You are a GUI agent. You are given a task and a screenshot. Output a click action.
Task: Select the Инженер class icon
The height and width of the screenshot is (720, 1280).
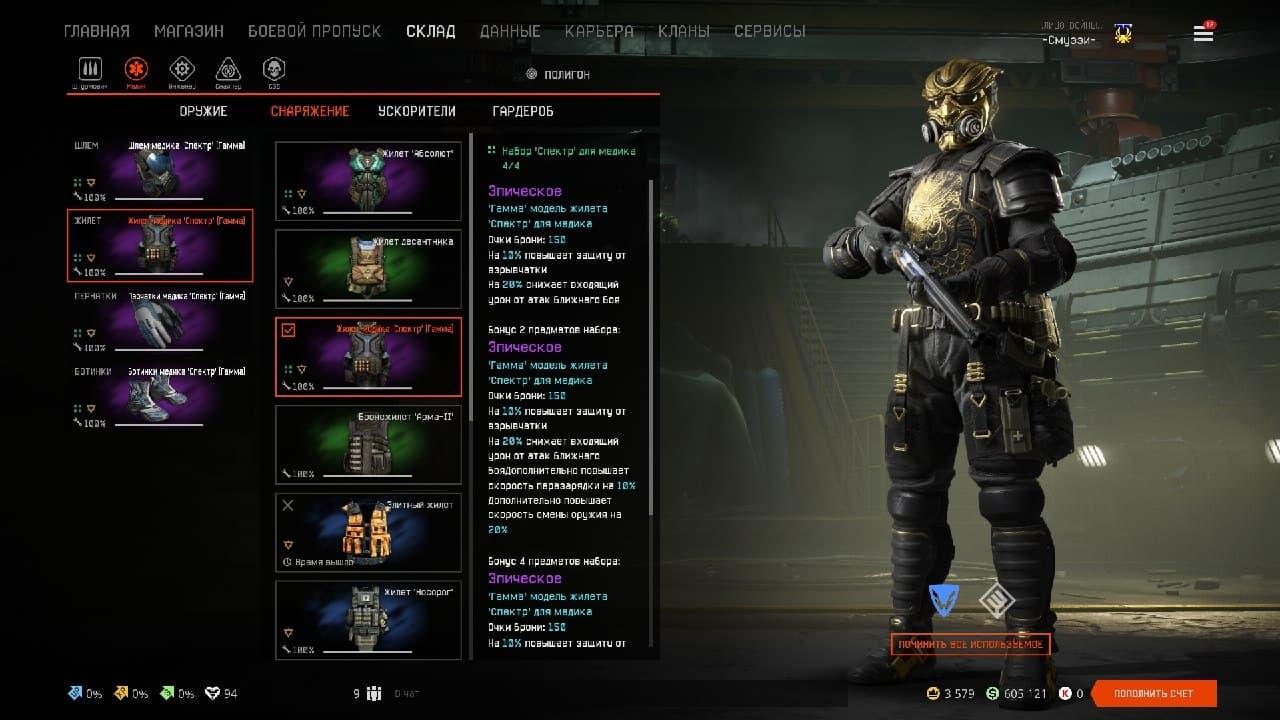click(x=181, y=70)
